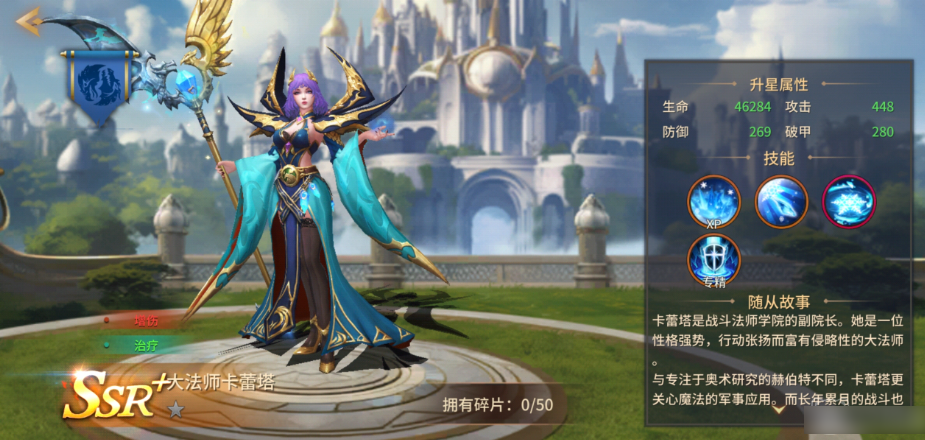
Task: Show the 专精 shield skill details
Action: [713, 260]
